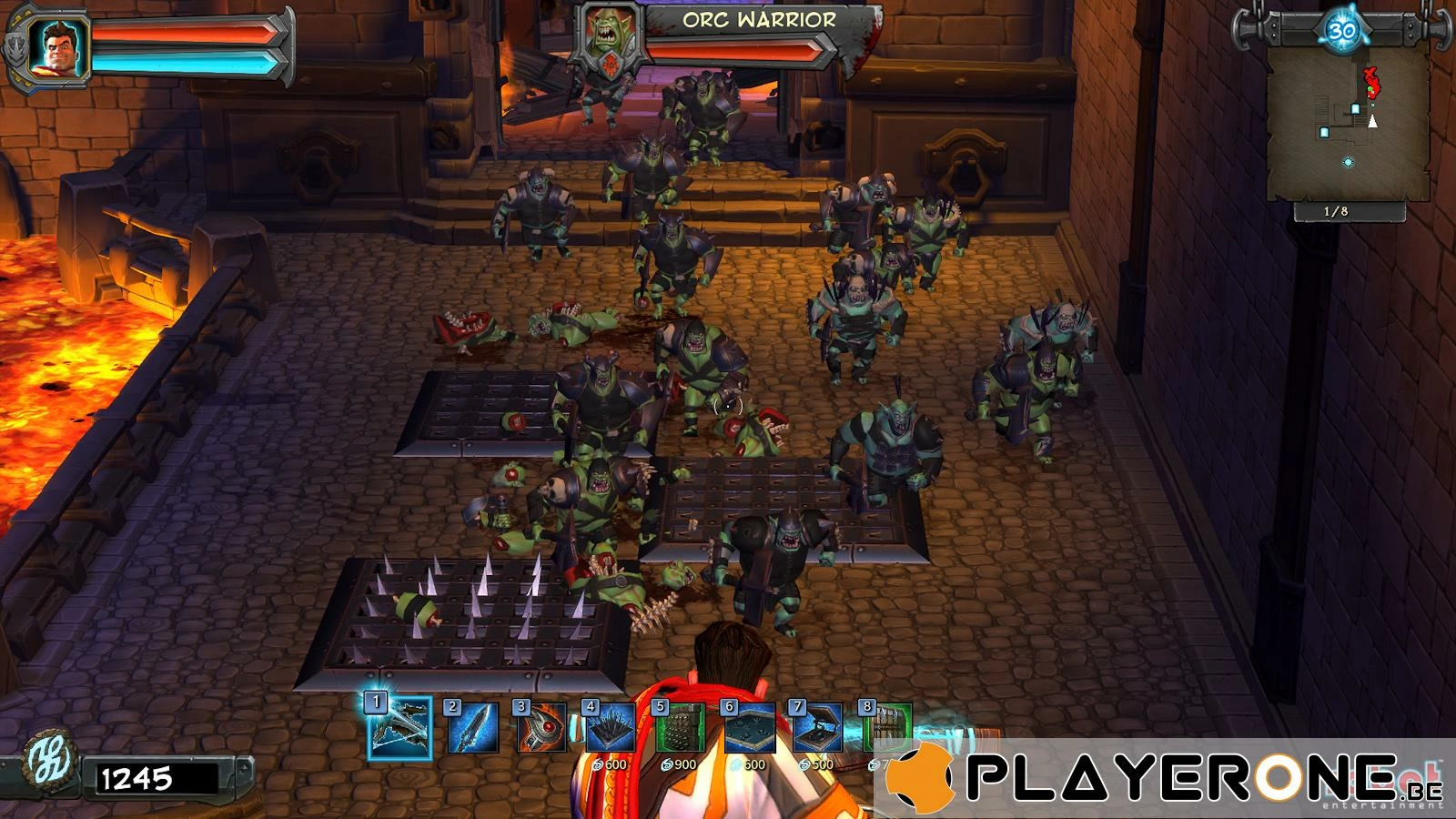Select the crossbow weapon in slot 1

click(400, 728)
